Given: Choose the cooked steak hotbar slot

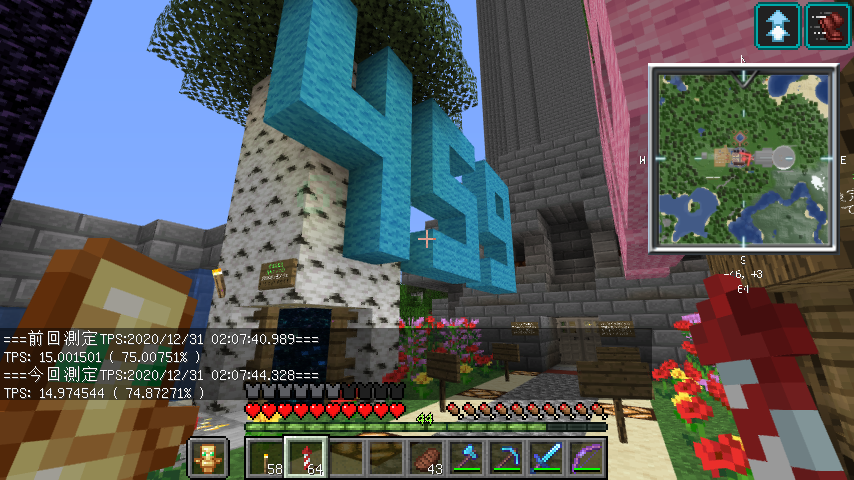Looking at the screenshot, I should [426, 458].
